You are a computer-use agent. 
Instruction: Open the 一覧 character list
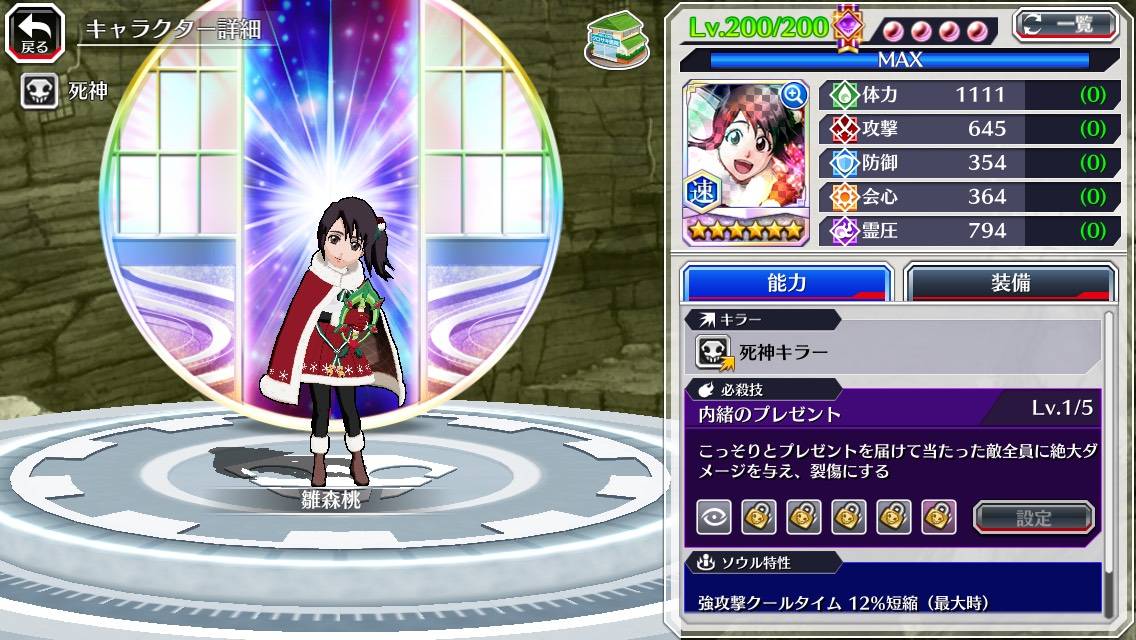[x=1064, y=24]
